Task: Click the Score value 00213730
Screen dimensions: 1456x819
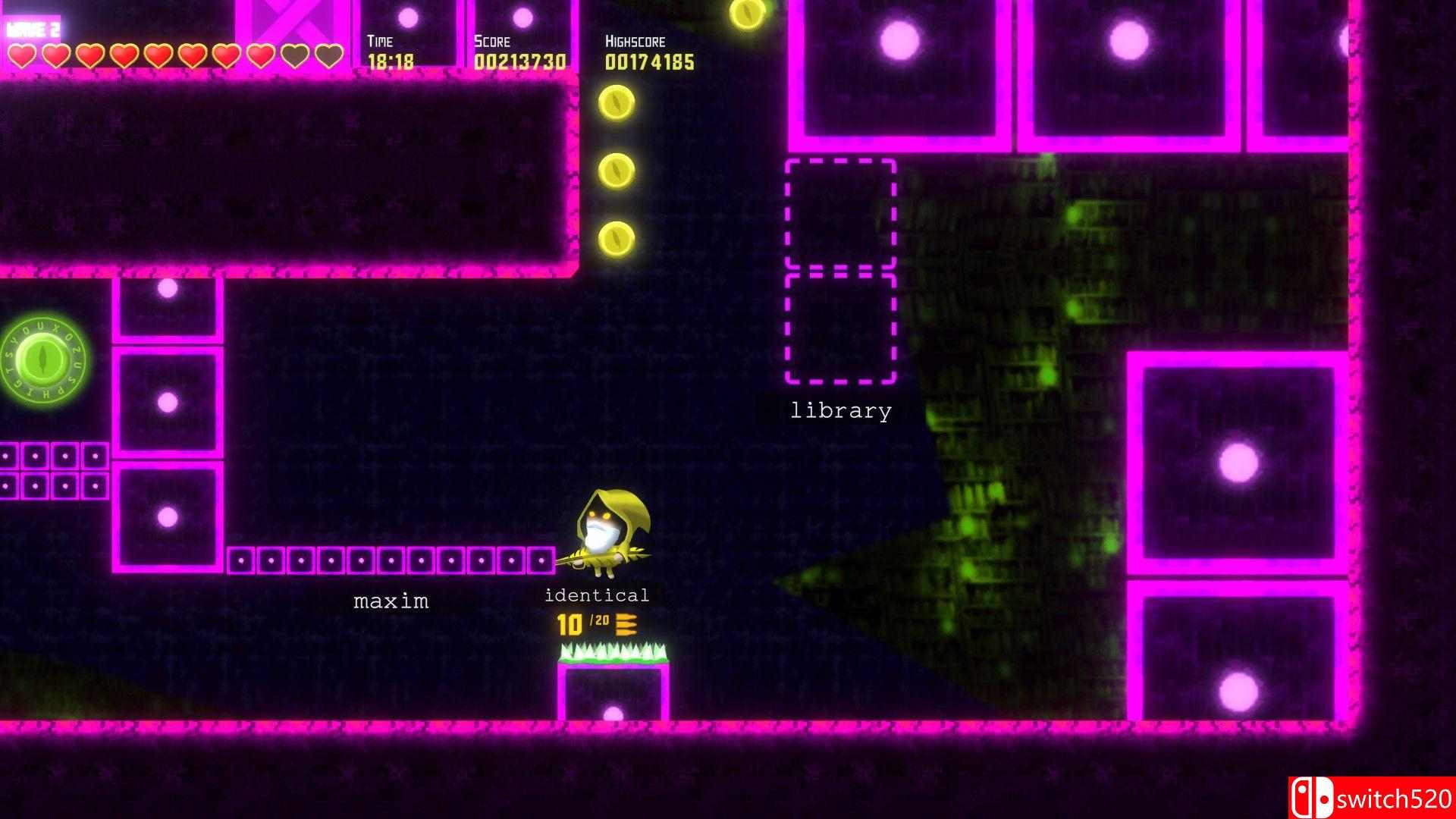Action: pos(519,60)
